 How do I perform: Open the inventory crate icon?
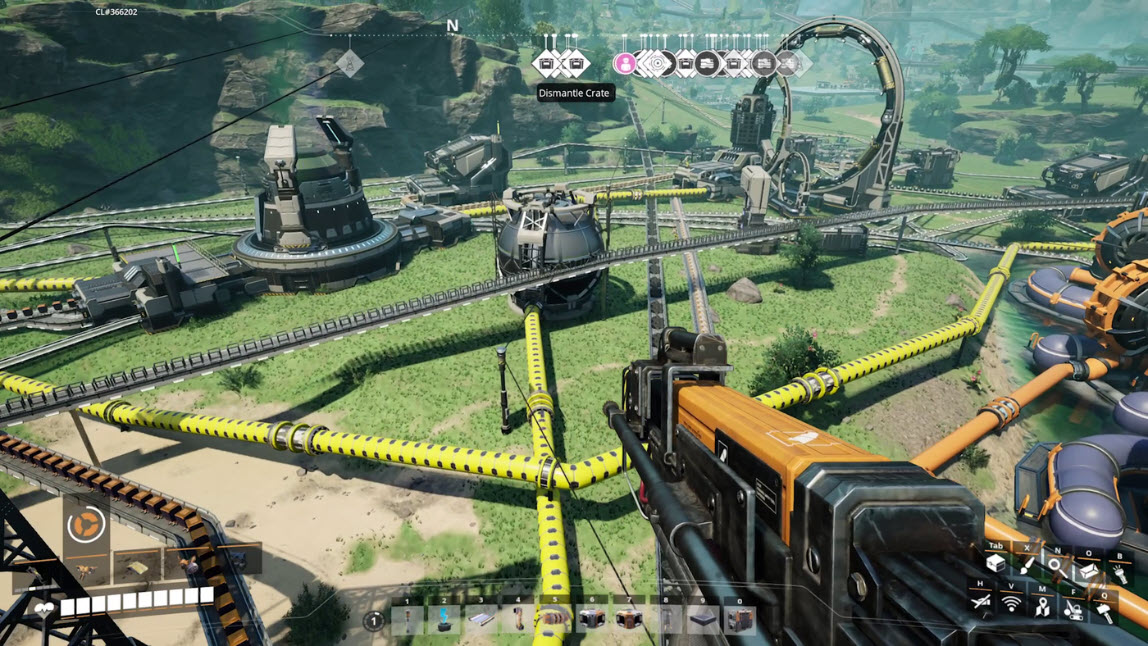point(996,565)
